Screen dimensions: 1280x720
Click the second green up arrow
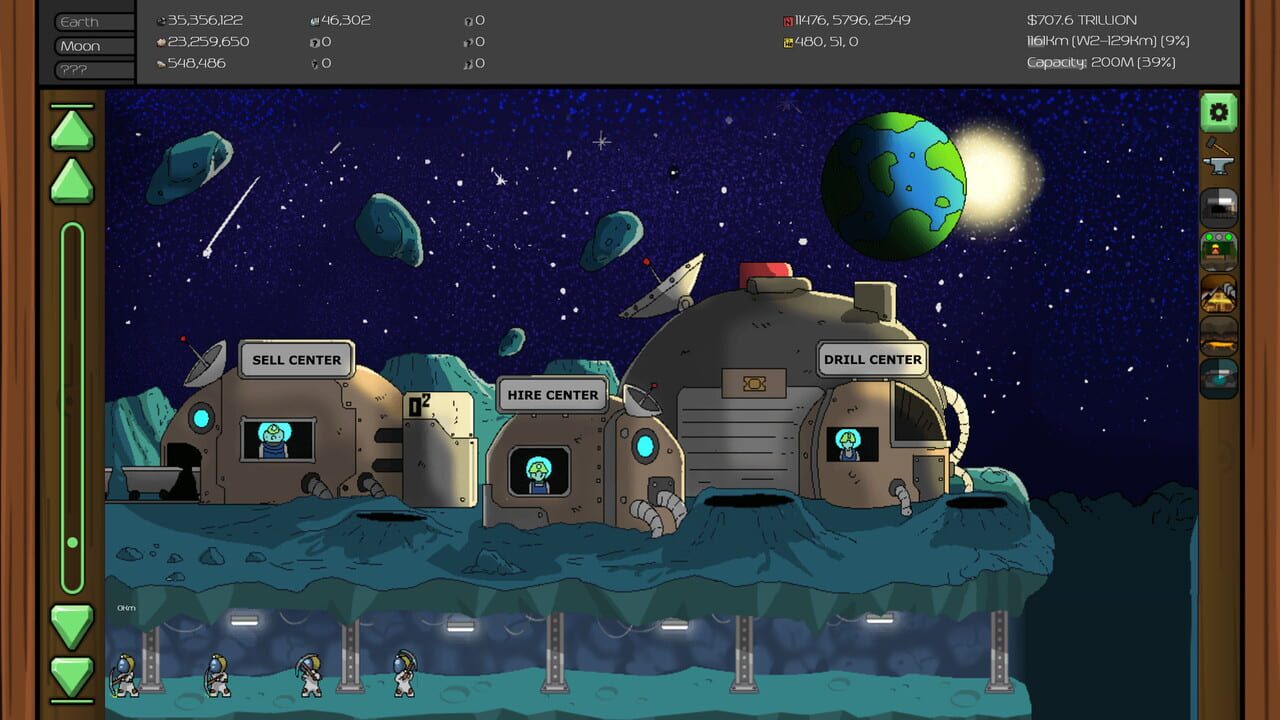point(71,182)
